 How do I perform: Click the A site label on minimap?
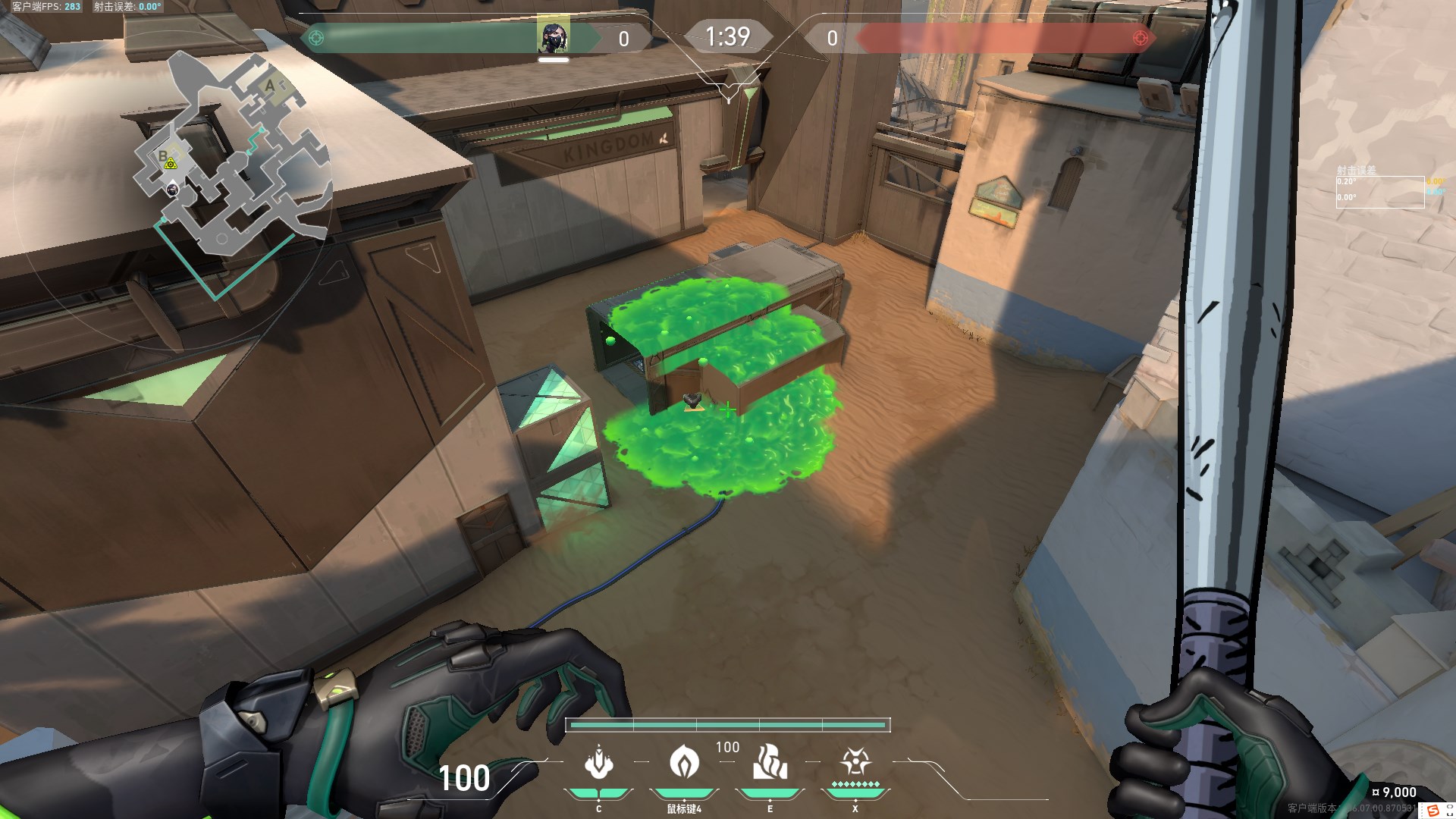[270, 86]
